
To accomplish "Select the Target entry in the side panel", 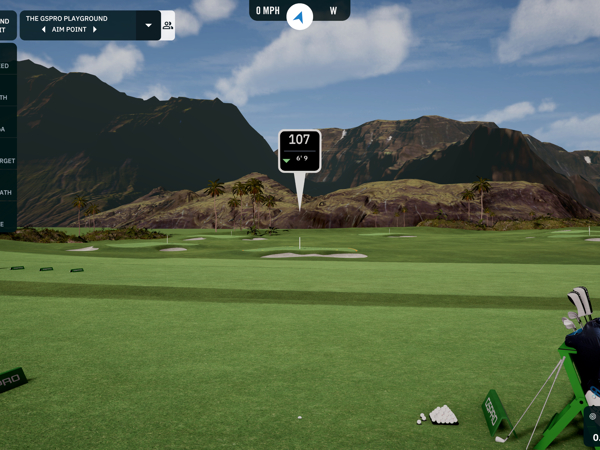I will tap(6, 160).
